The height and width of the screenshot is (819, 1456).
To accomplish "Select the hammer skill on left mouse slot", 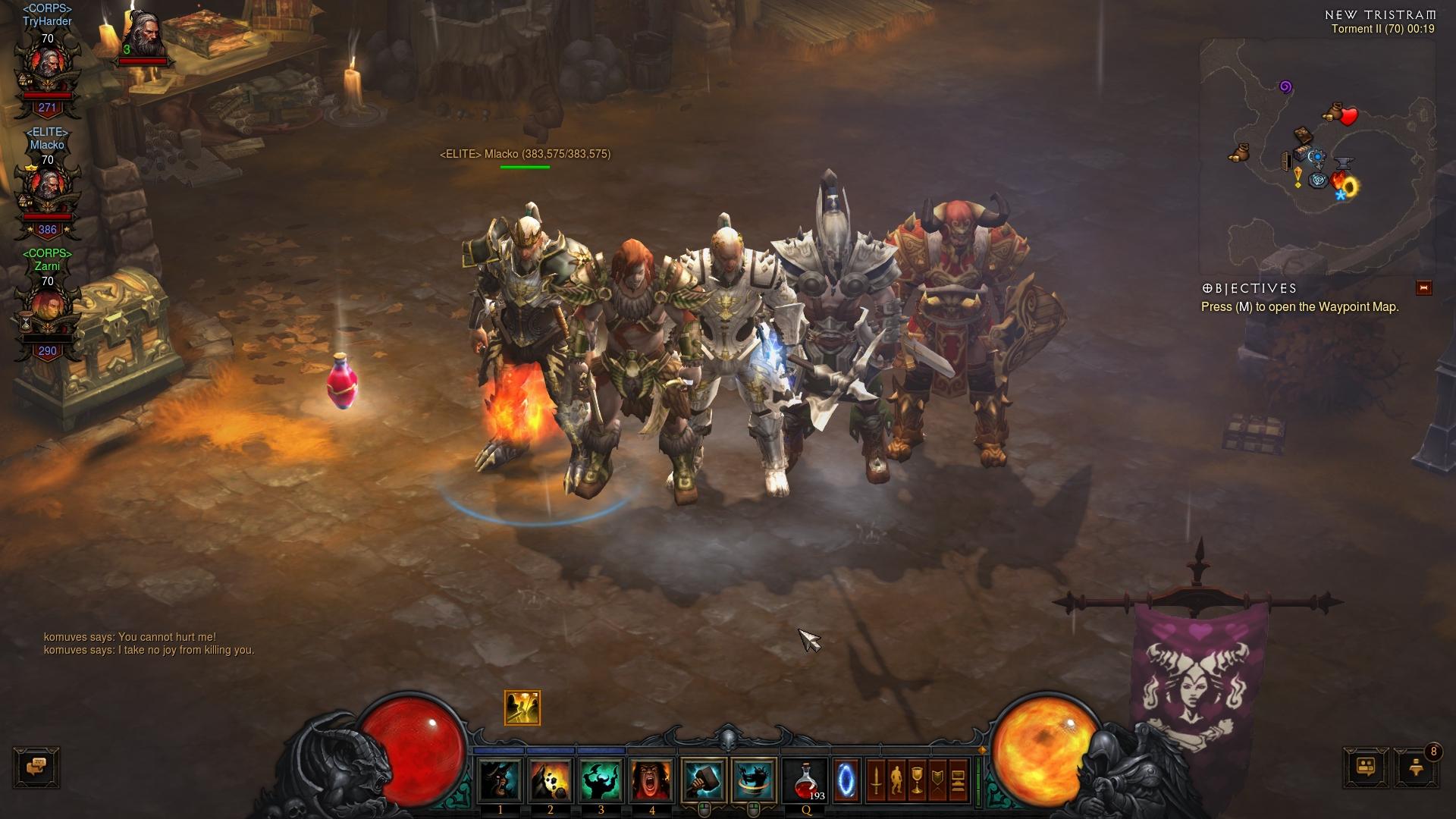I will point(704,781).
